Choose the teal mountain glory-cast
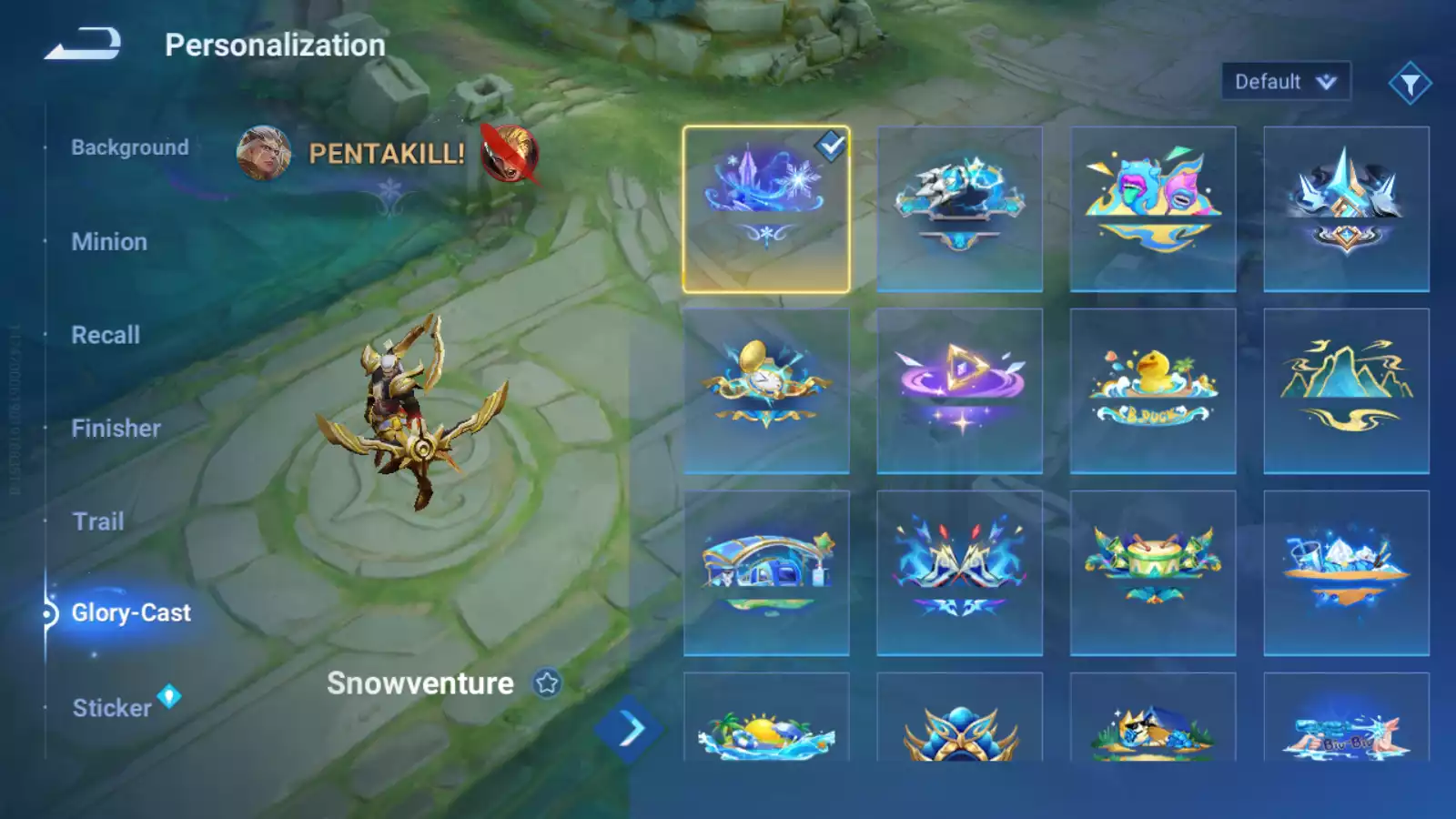The image size is (1456, 819). (1346, 391)
